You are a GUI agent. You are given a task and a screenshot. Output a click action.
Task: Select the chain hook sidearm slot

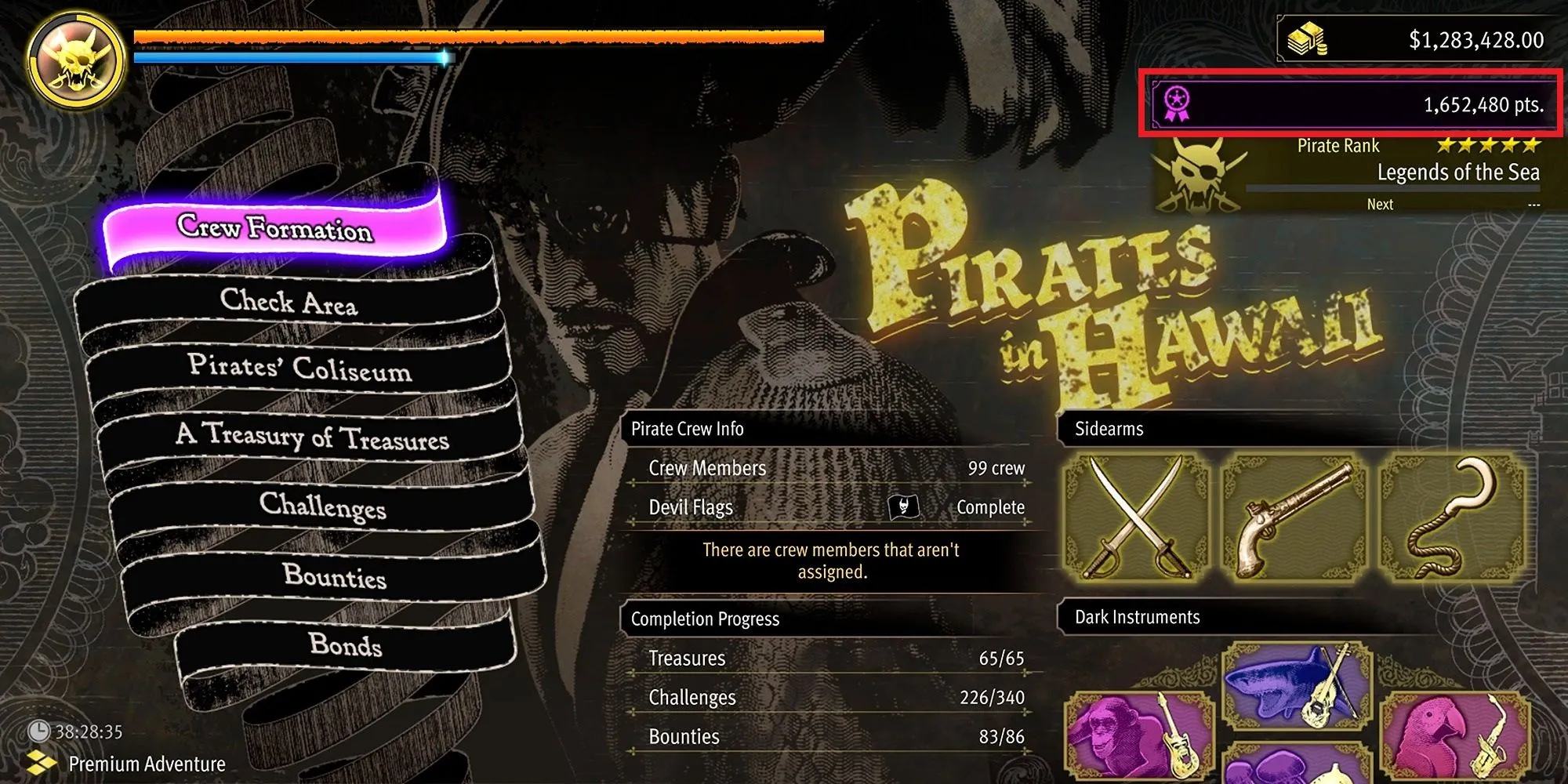coord(1452,519)
